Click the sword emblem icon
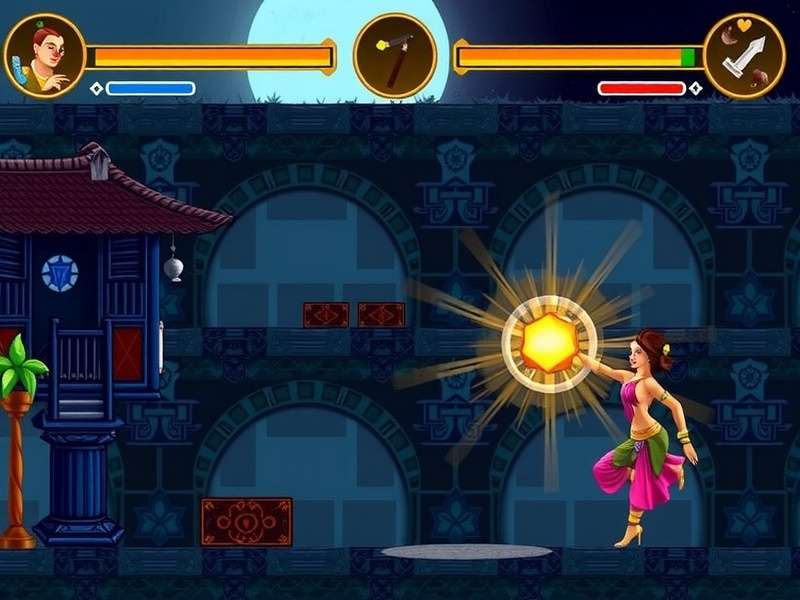The height and width of the screenshot is (600, 800). pos(744,56)
